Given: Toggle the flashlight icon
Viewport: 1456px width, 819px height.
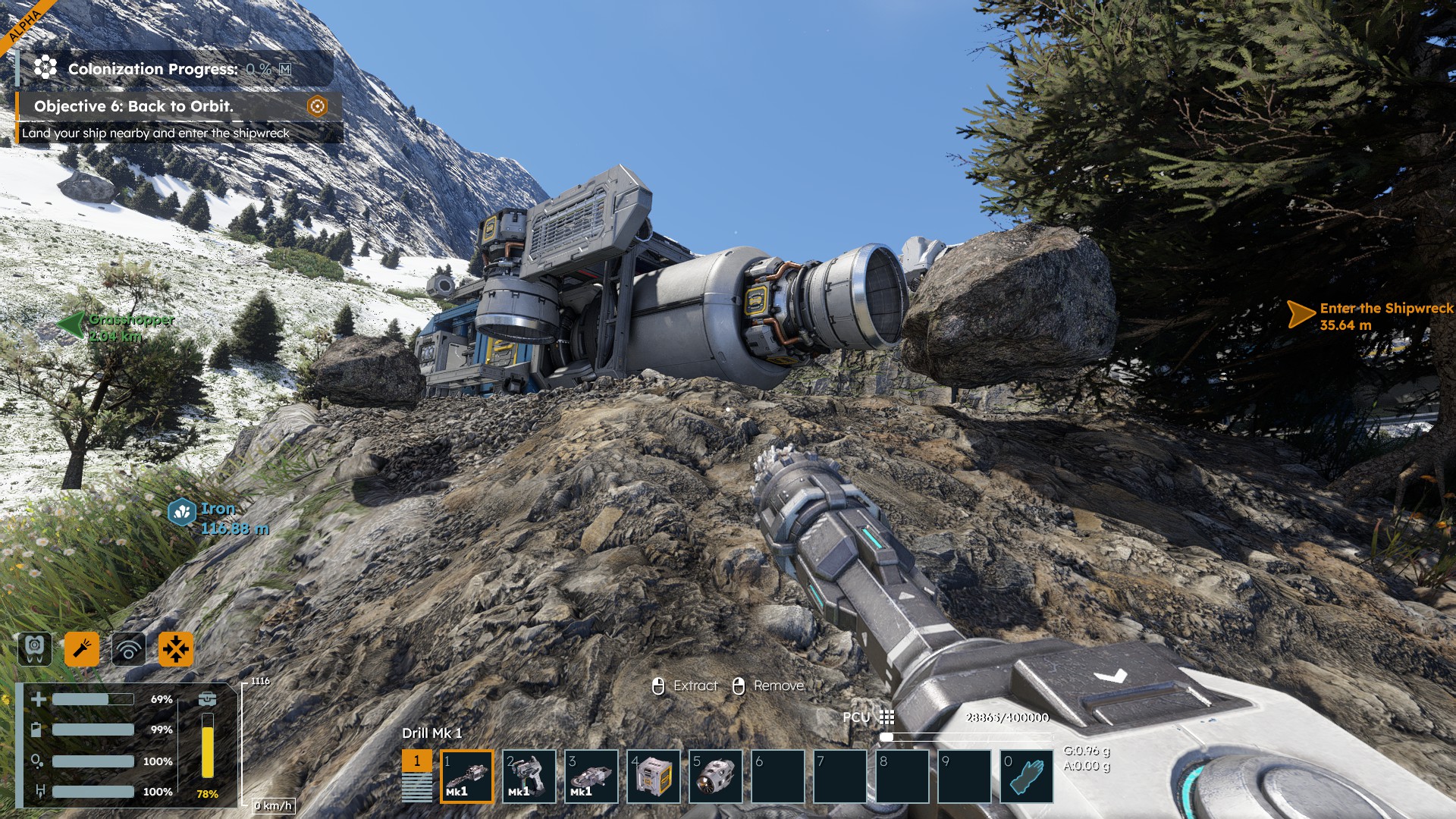Looking at the screenshot, I should click(x=82, y=649).
